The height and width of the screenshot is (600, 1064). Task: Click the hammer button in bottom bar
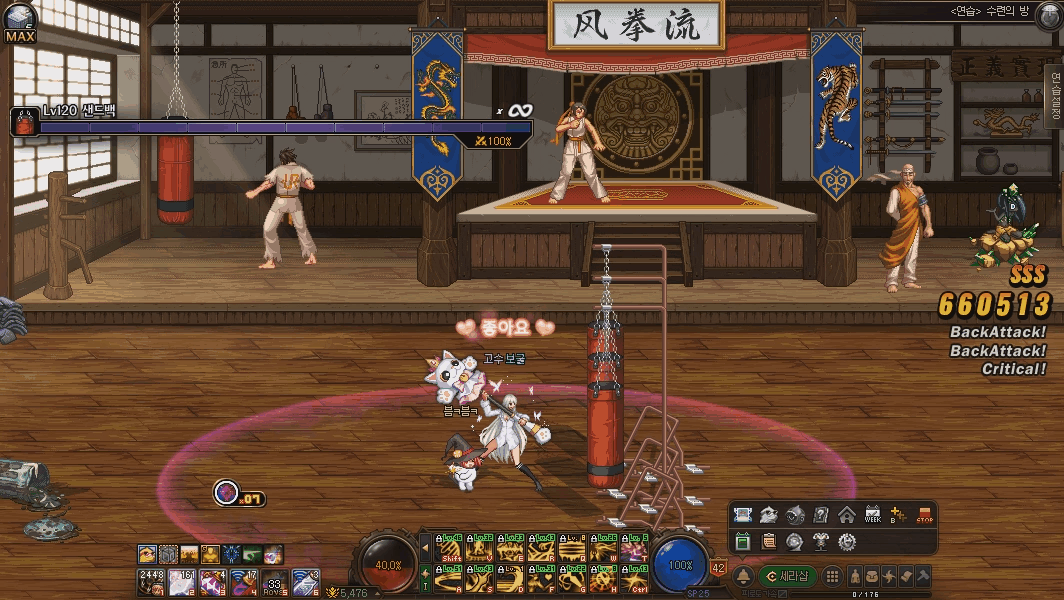(923, 576)
